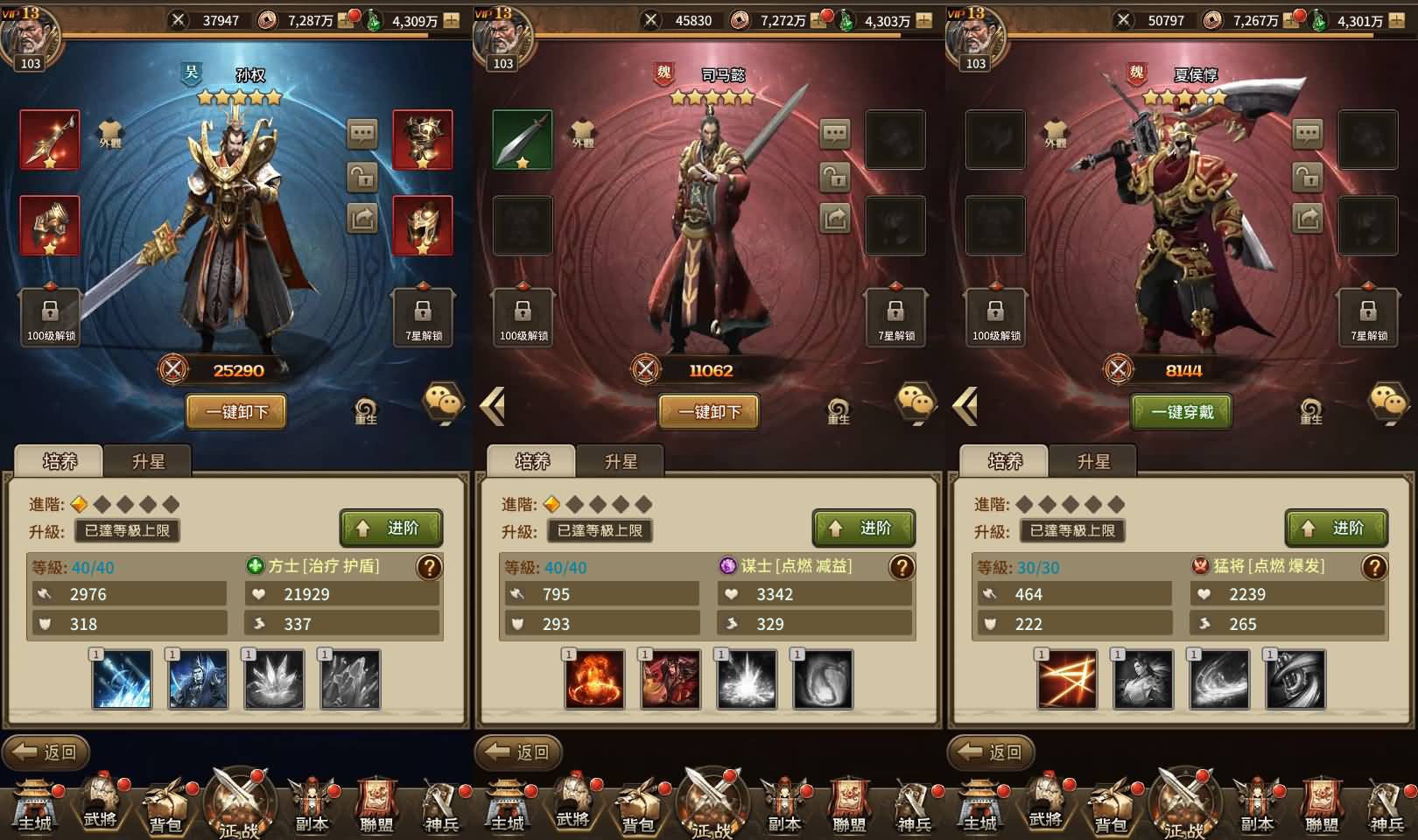Viewport: 1418px width, 840px height.
Task: Open 外觀 appearance icon beside Sima Yi
Action: (583, 134)
